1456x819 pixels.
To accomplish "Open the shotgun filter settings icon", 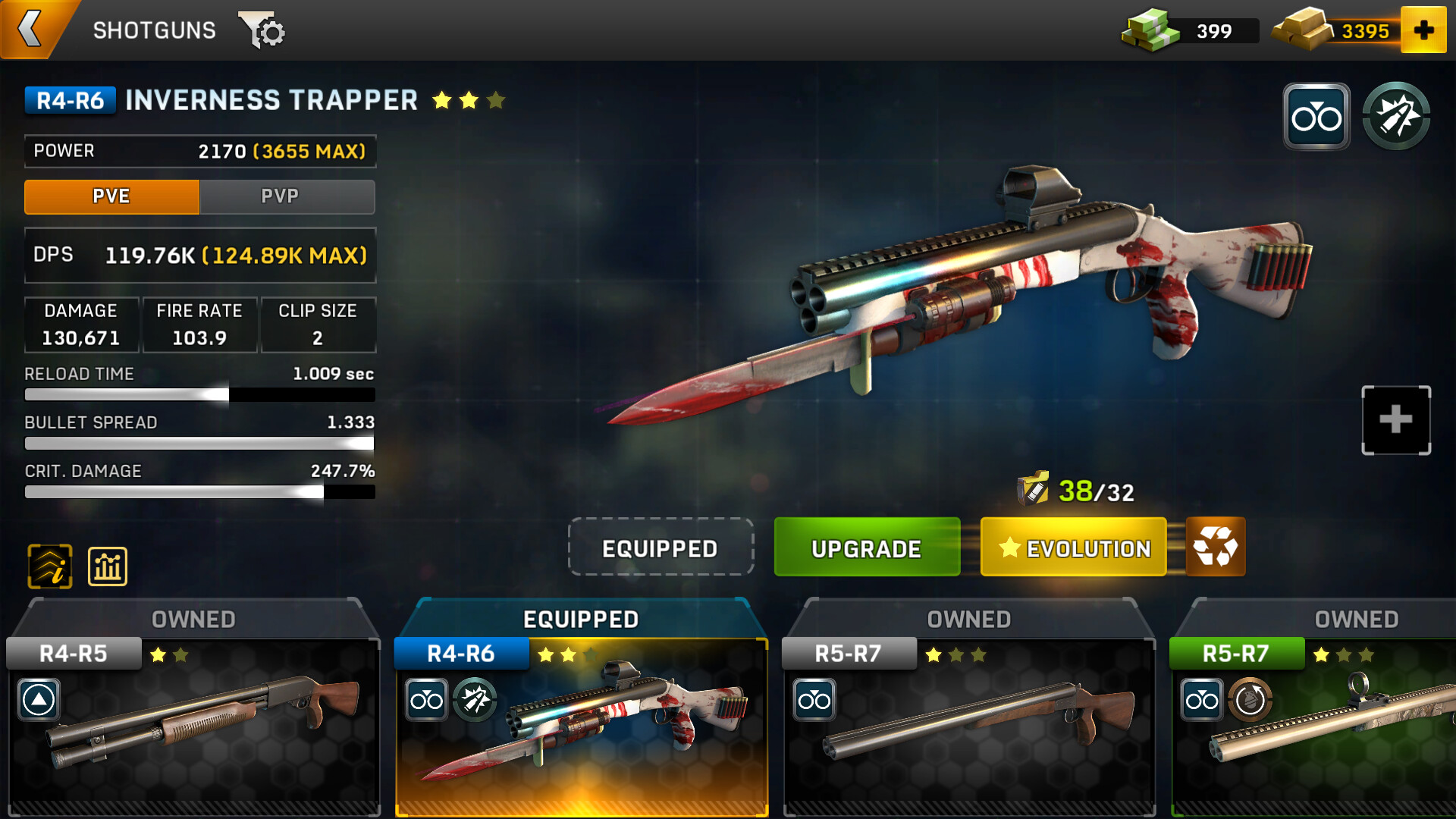I will [262, 31].
